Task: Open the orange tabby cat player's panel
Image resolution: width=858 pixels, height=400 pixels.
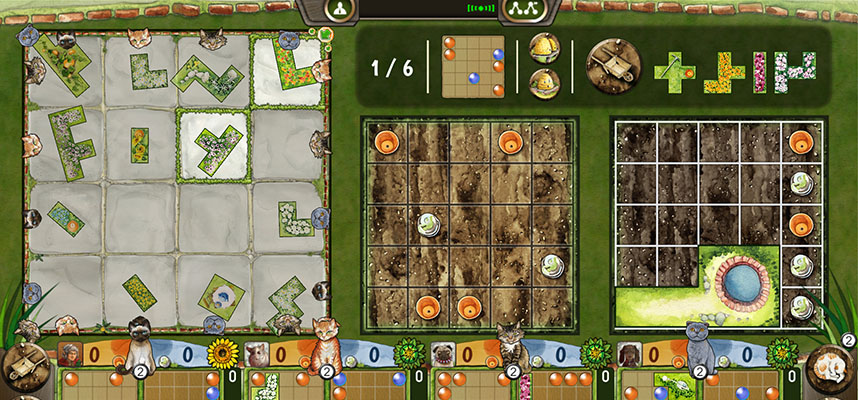Action: pyautogui.click(x=325, y=345)
